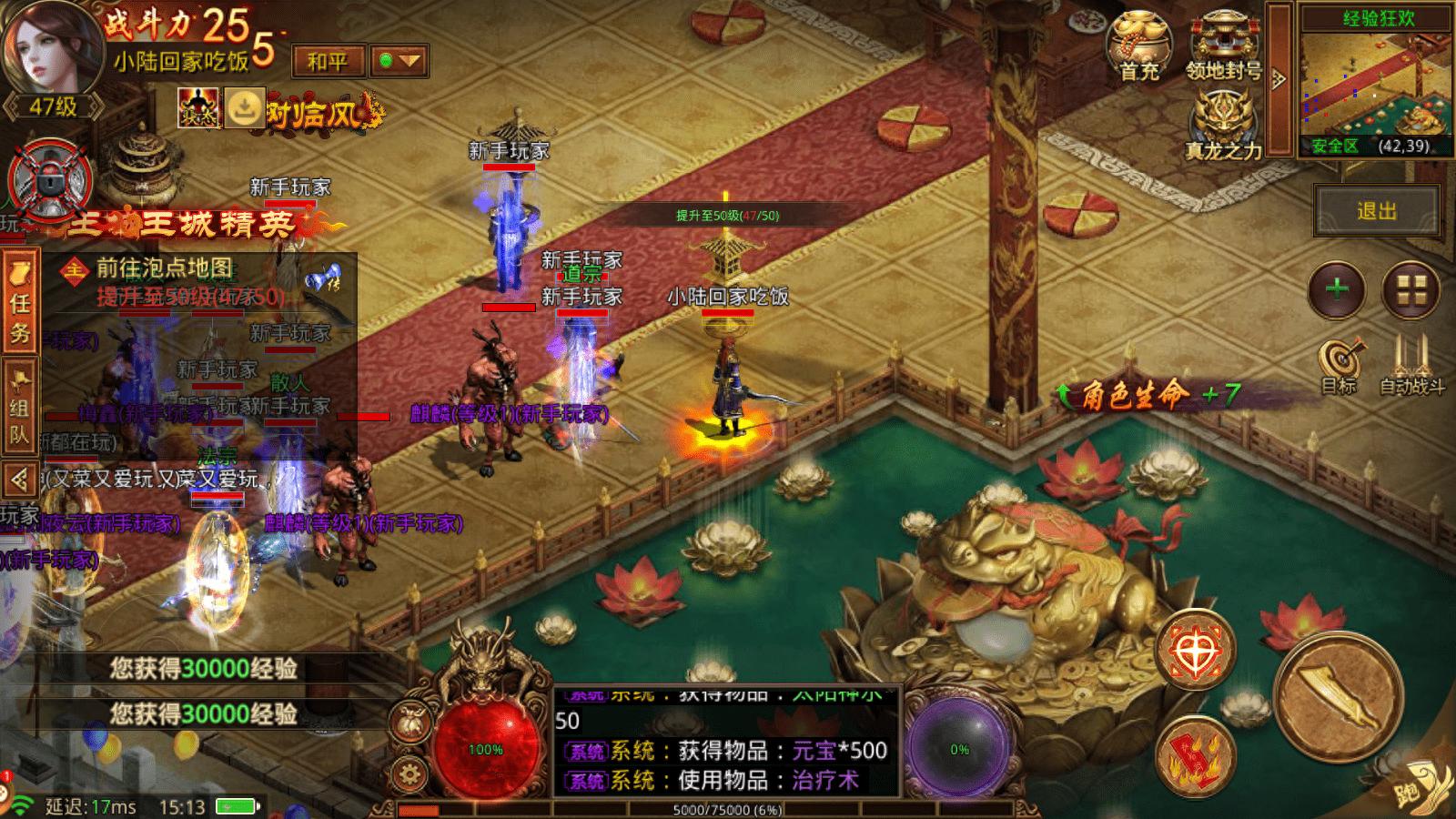
Task: Open the 领地封号 title icon
Action: [1224, 45]
